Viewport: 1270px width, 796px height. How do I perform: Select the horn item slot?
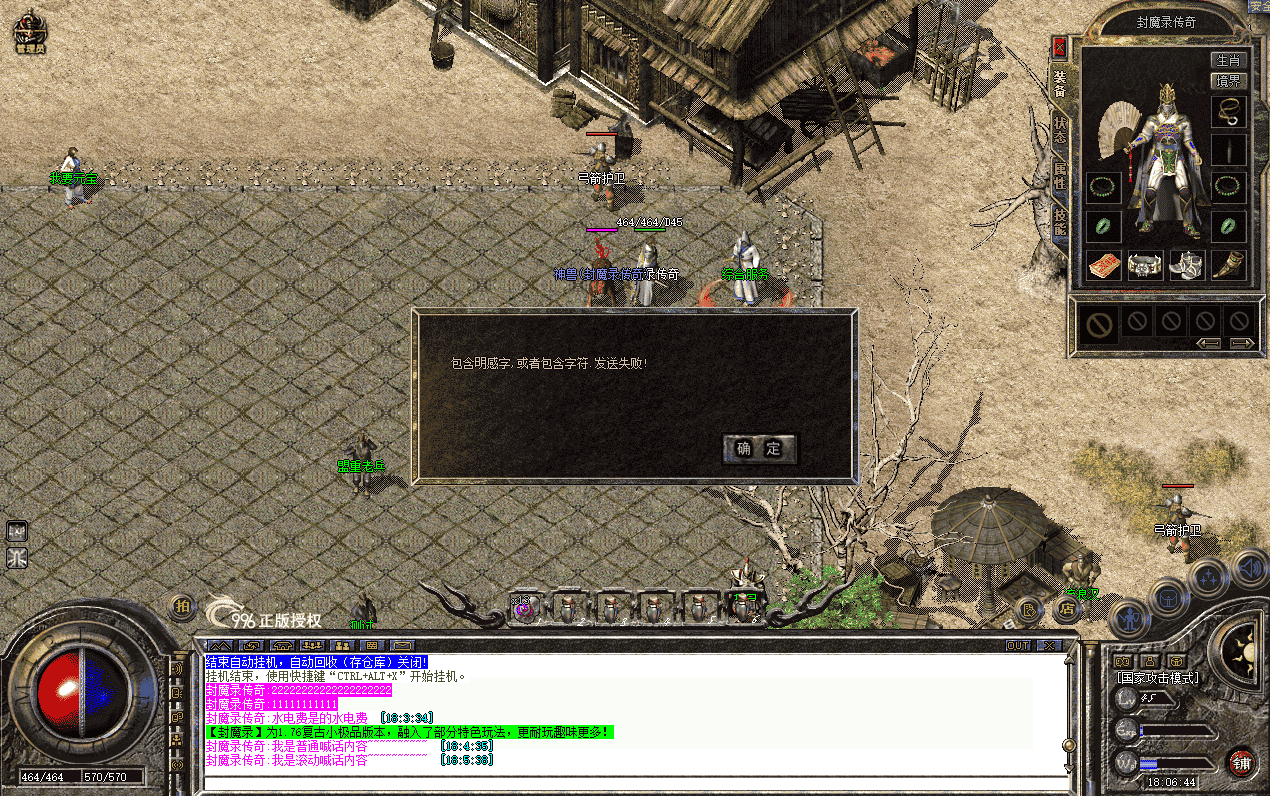pyautogui.click(x=1229, y=265)
